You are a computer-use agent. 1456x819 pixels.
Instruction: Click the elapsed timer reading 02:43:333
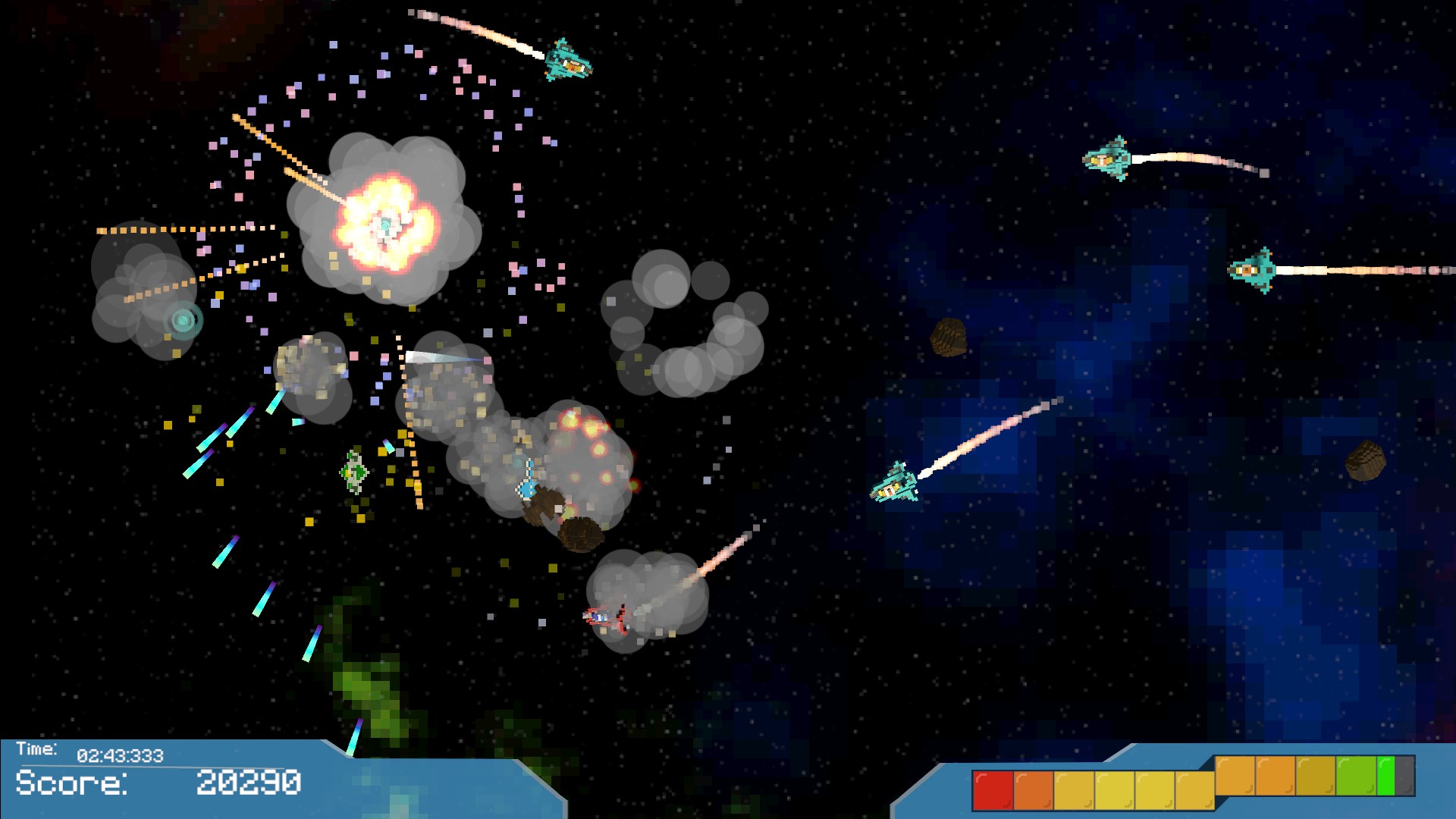tap(118, 755)
